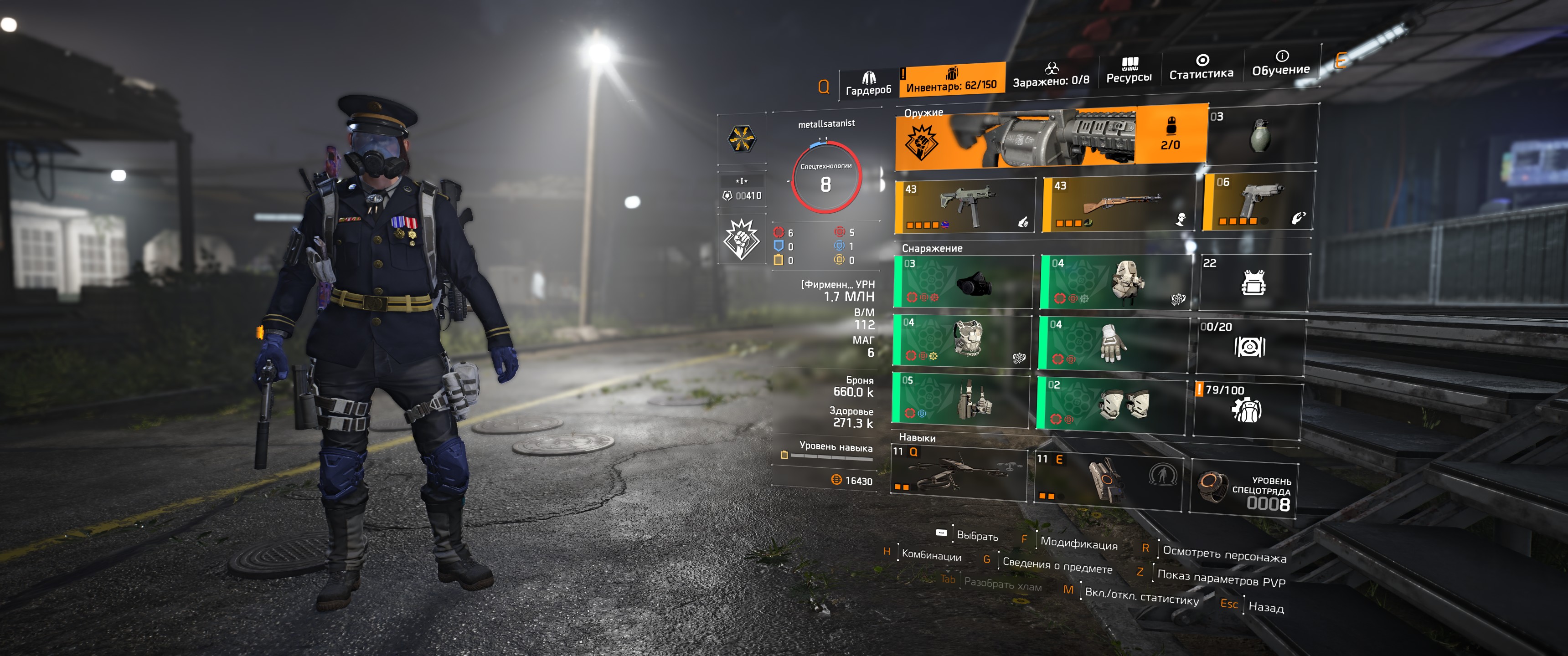Switch to the Инвентарь tab

click(951, 80)
